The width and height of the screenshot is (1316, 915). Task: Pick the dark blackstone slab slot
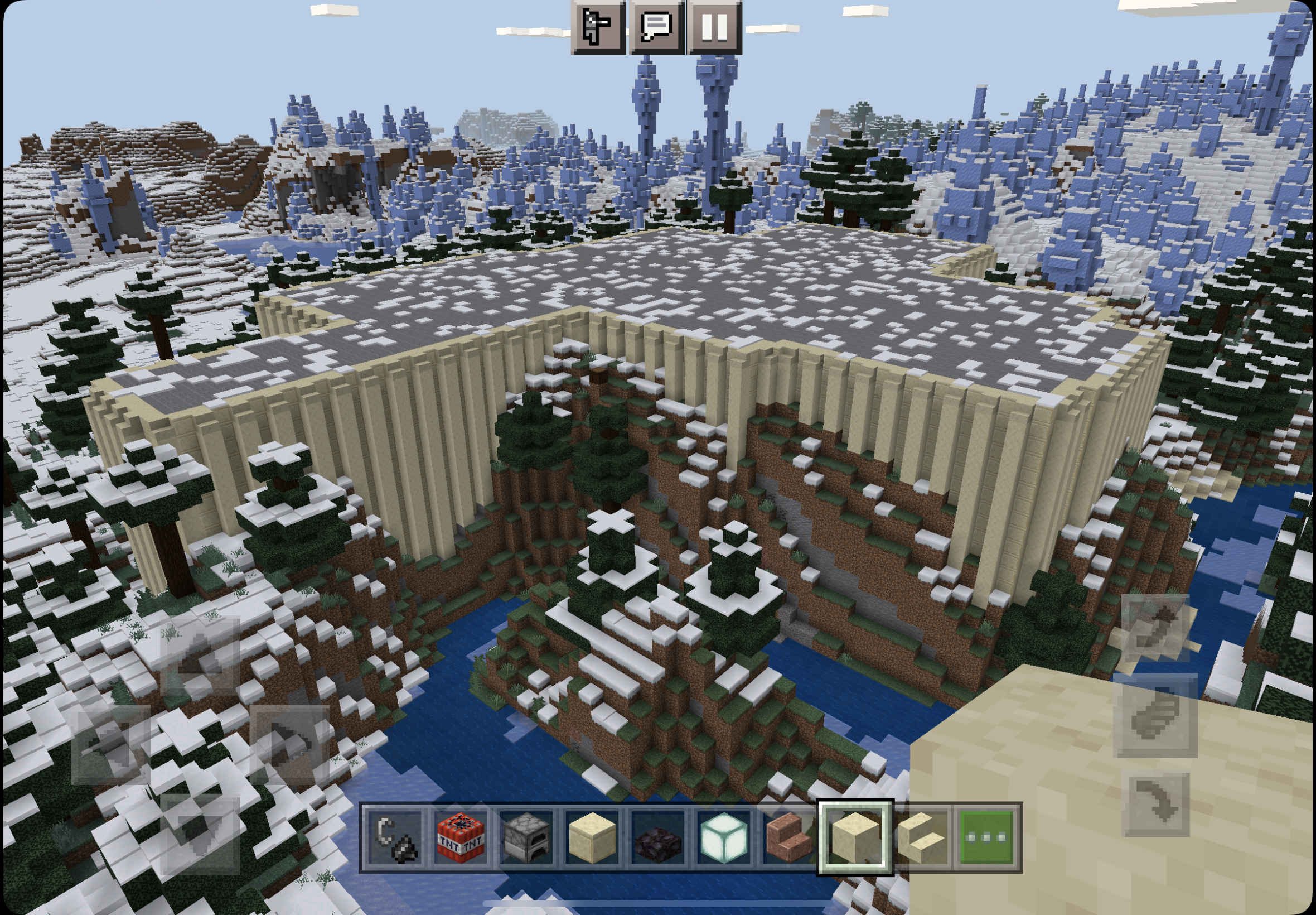tap(657, 837)
